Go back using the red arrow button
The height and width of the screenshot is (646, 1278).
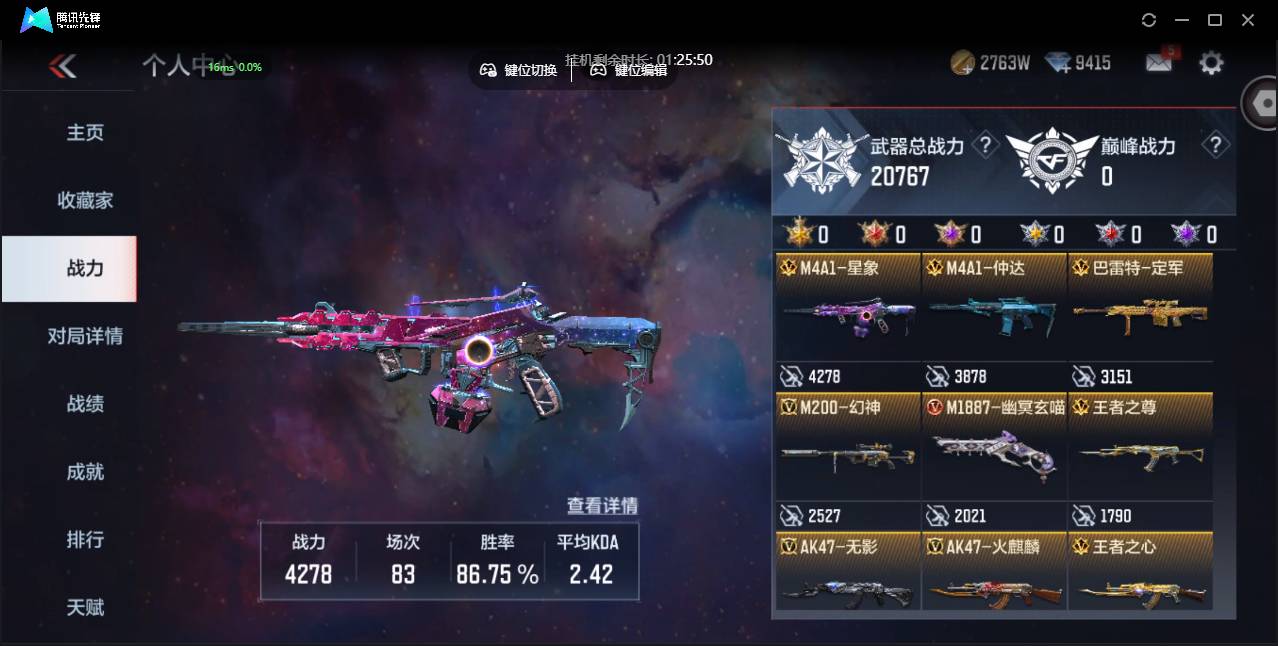point(62,67)
